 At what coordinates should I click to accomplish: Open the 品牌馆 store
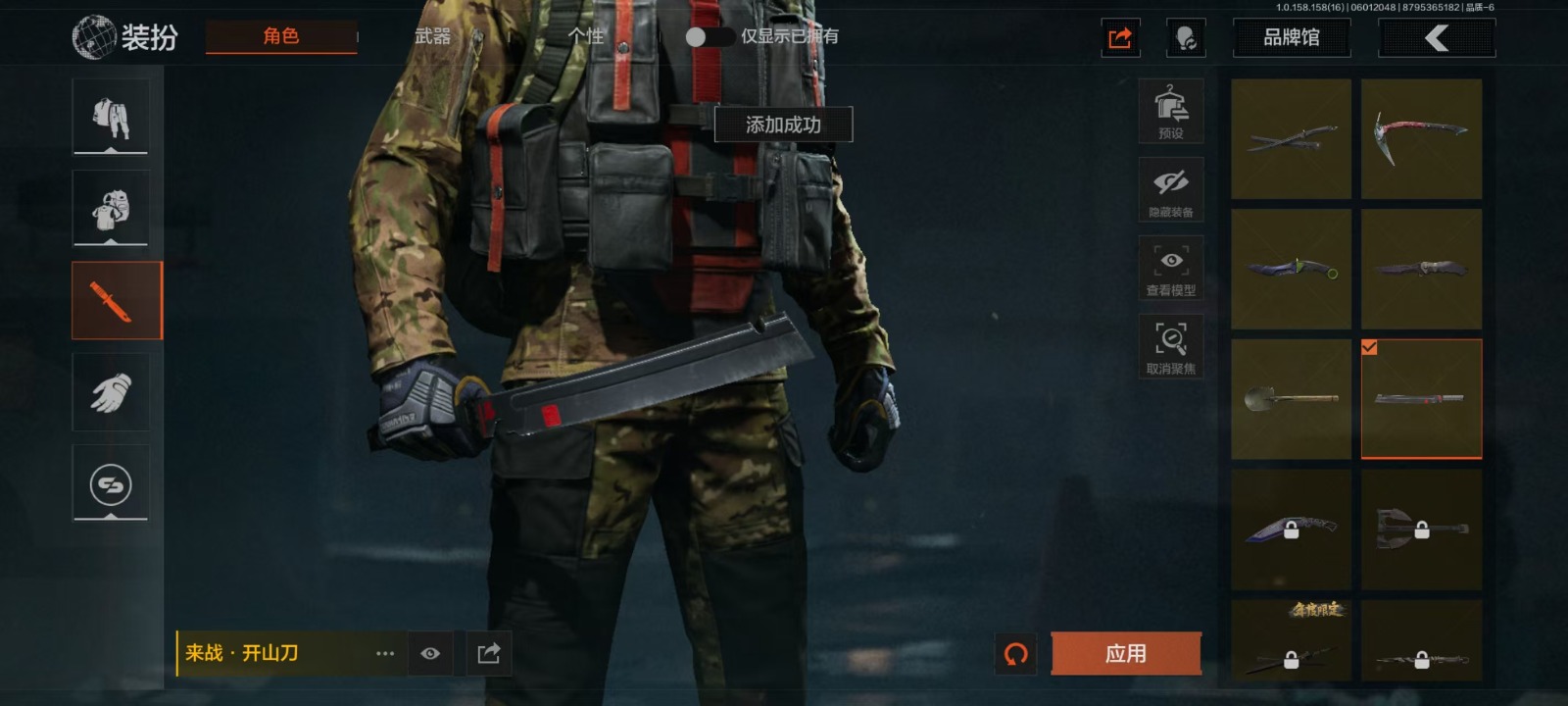pos(1291,38)
